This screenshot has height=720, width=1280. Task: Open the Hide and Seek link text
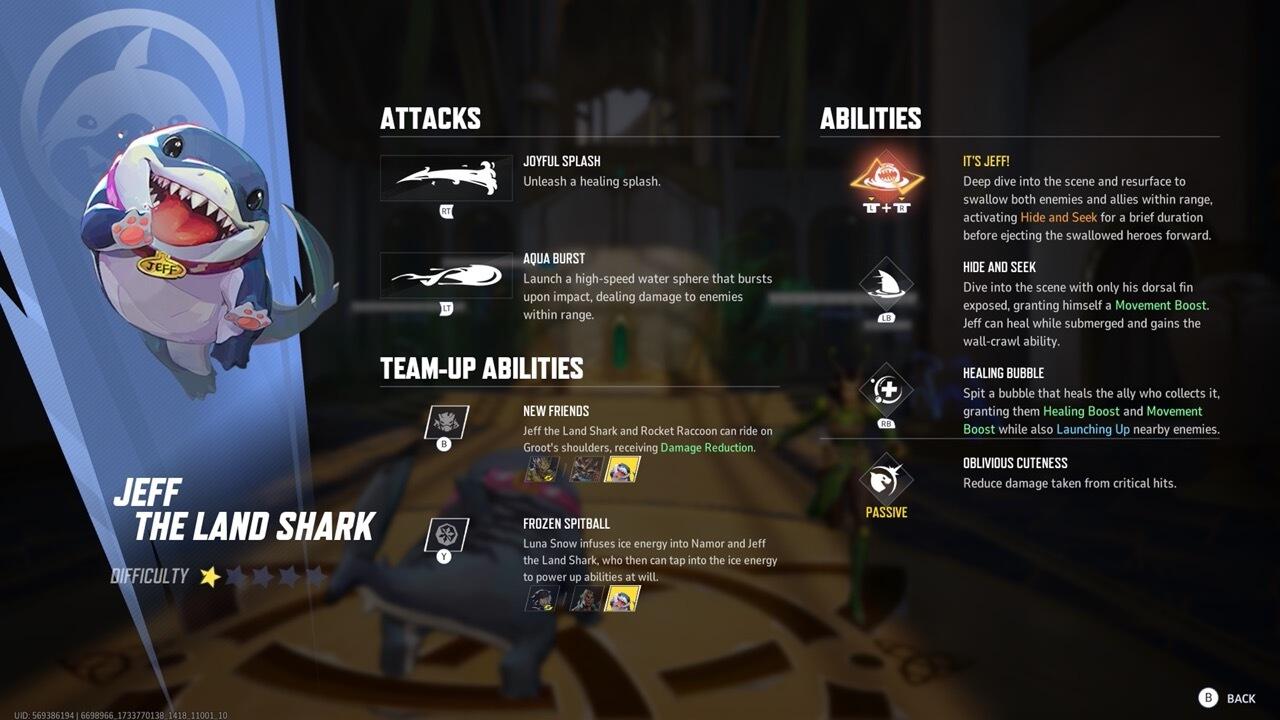click(1058, 217)
